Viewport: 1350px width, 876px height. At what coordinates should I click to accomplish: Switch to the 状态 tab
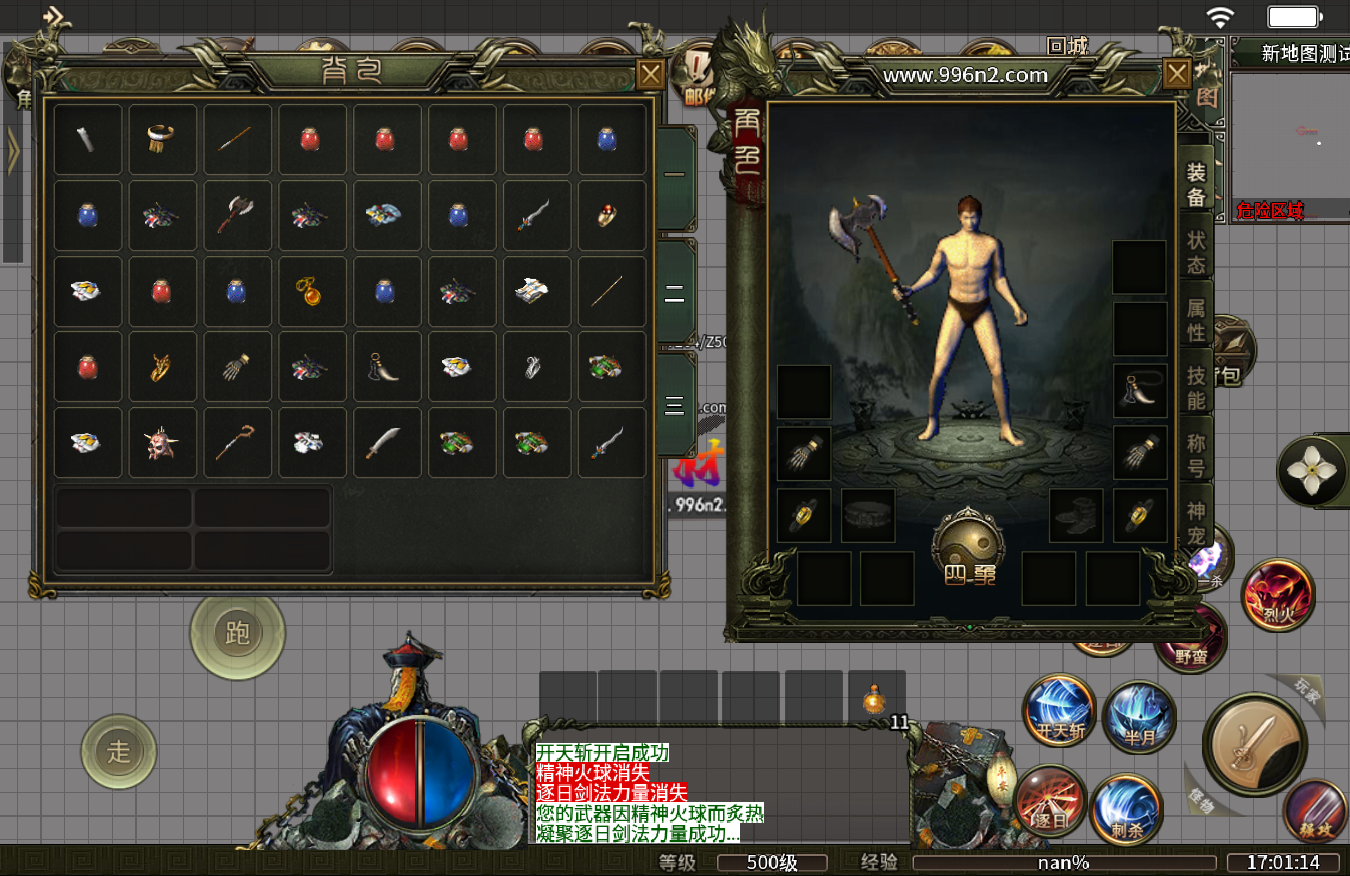coord(1196,252)
